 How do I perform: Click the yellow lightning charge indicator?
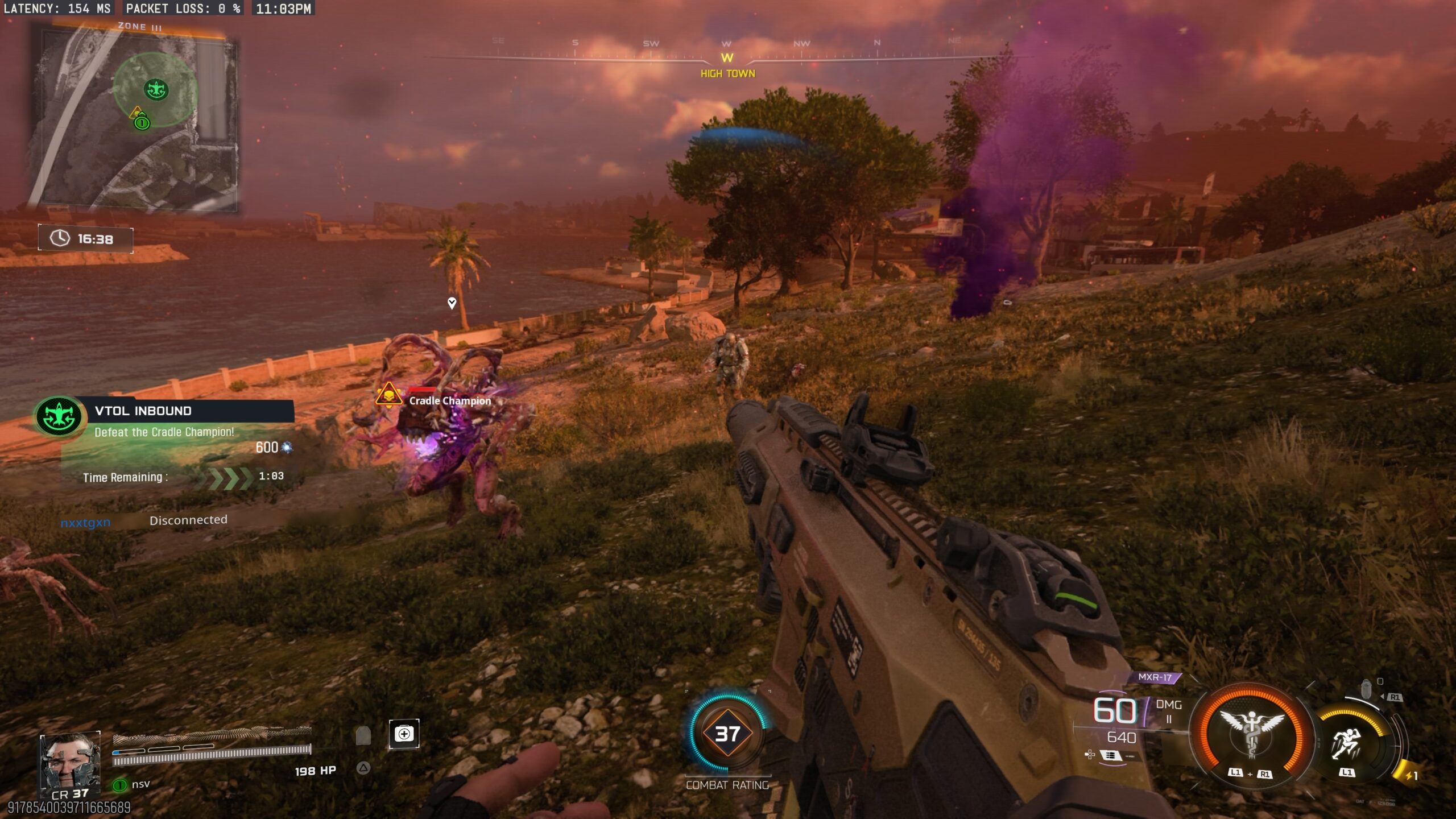1406,775
